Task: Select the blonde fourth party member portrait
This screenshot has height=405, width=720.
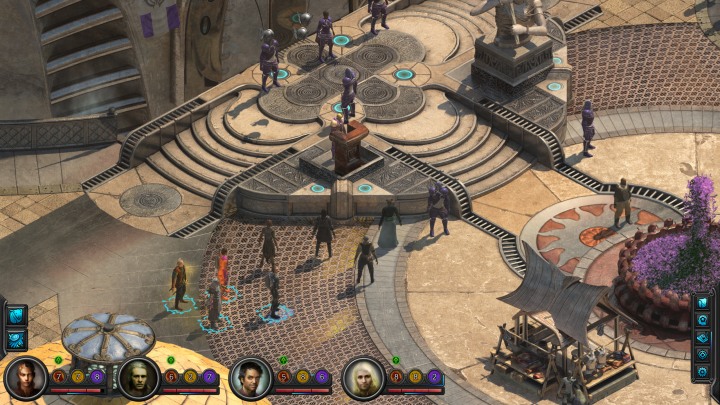Action: click(x=362, y=378)
